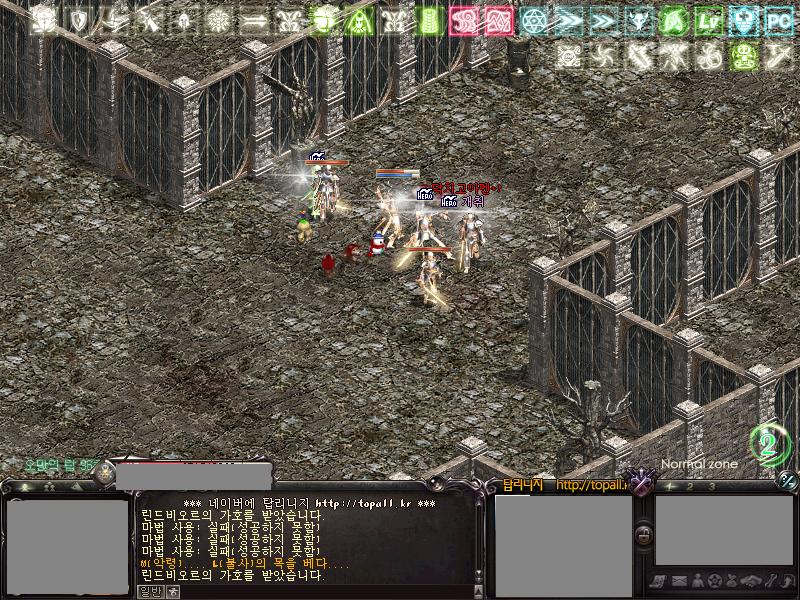Click the shield buff icon
Viewport: 800px width, 600px height.
77,20
